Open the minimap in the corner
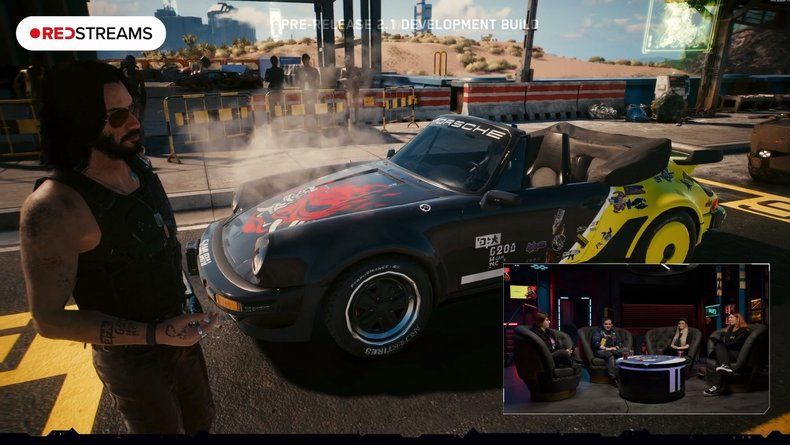 [x=682, y=25]
